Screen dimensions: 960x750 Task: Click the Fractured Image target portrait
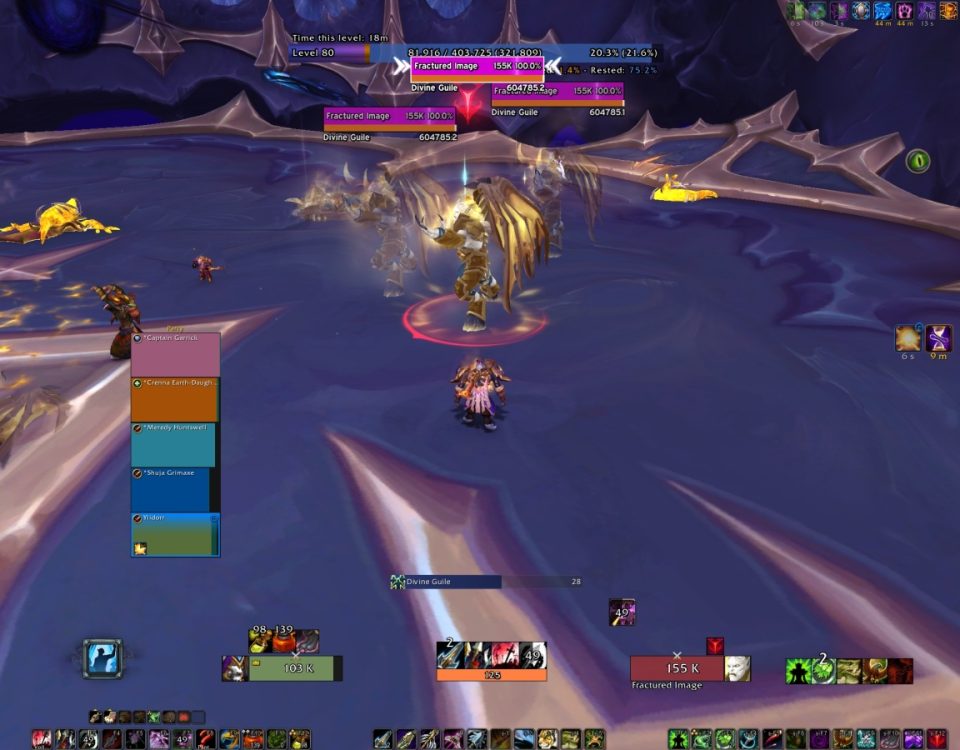click(x=737, y=668)
